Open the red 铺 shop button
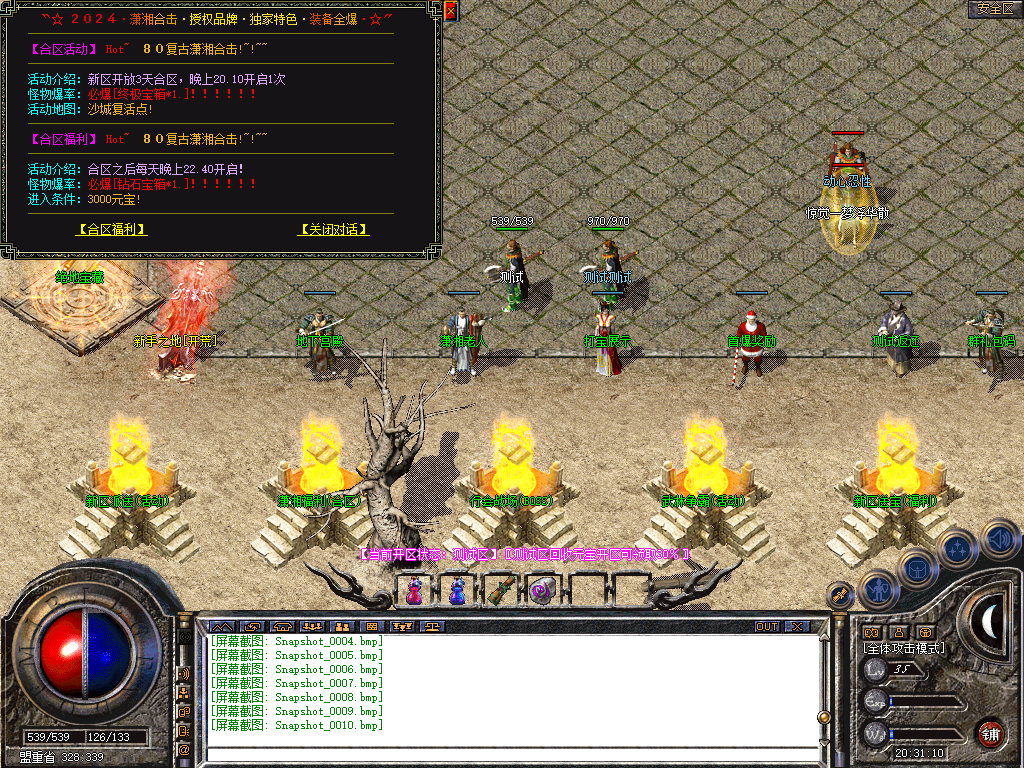This screenshot has width=1024, height=768. 990,732
